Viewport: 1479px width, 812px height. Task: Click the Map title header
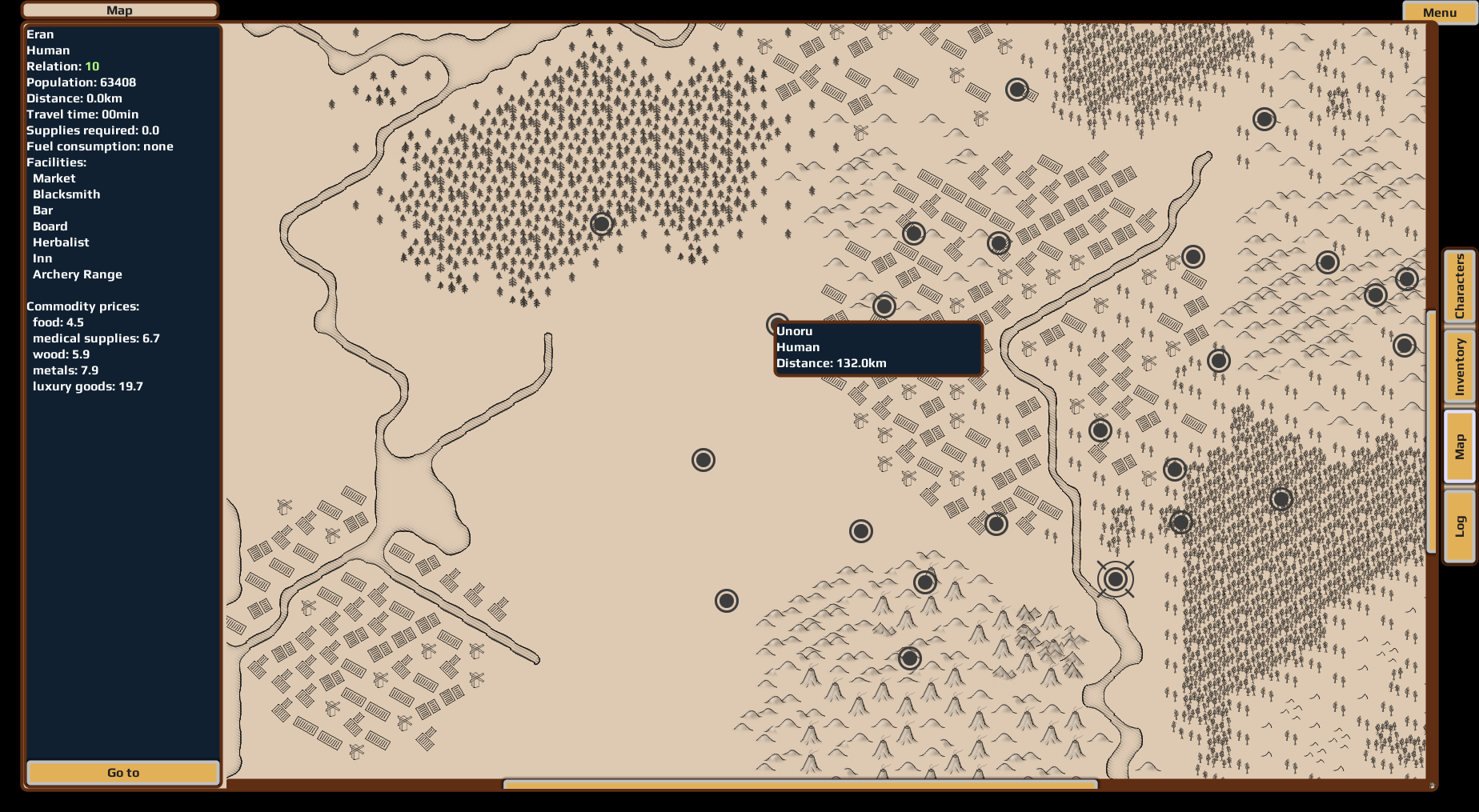point(119,10)
